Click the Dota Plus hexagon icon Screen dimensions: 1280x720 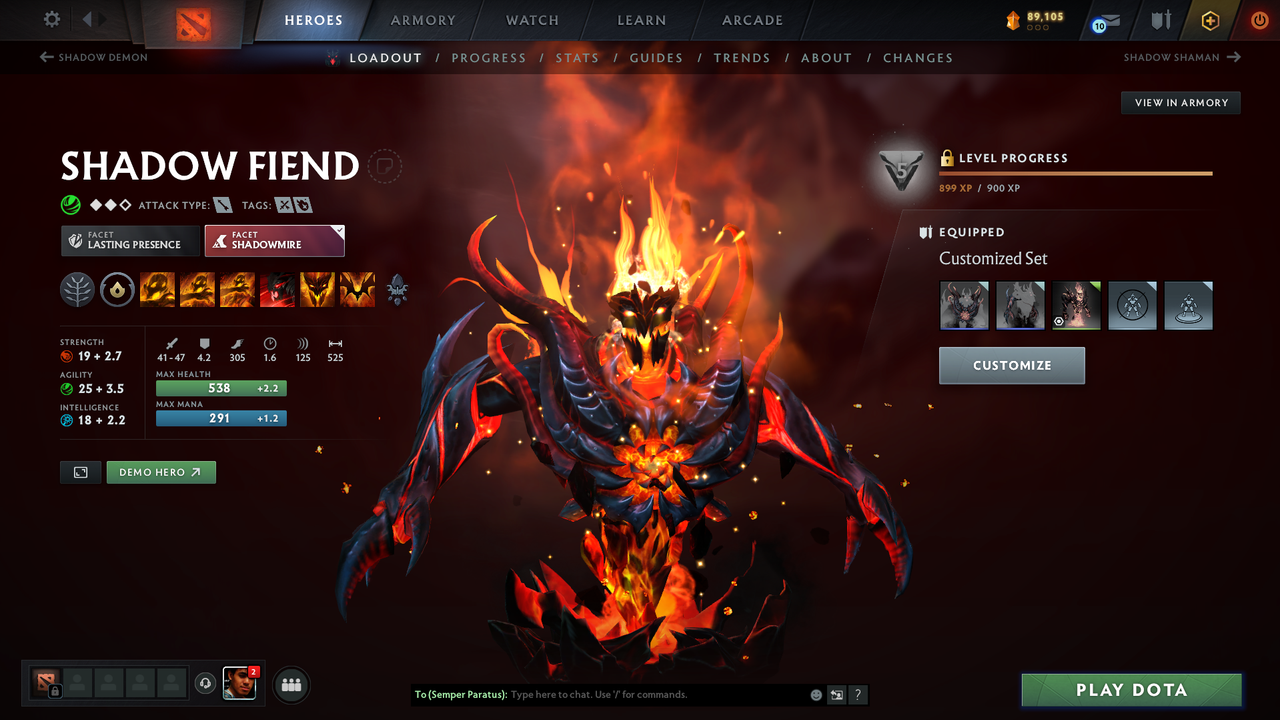[1210, 20]
